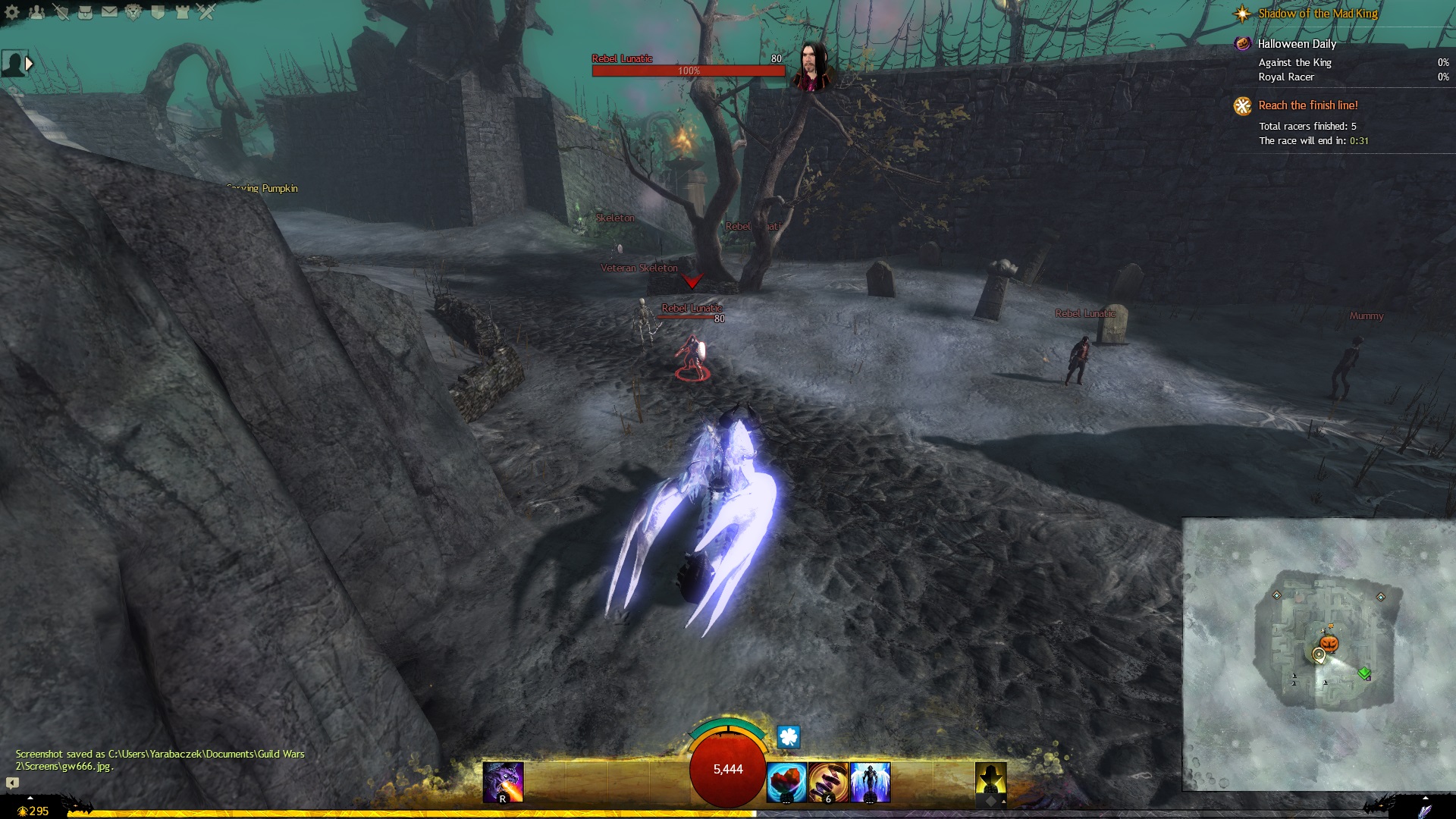Viewport: 1456px width, 819px height.
Task: Open the contacts and LFG panel
Action: (x=36, y=12)
